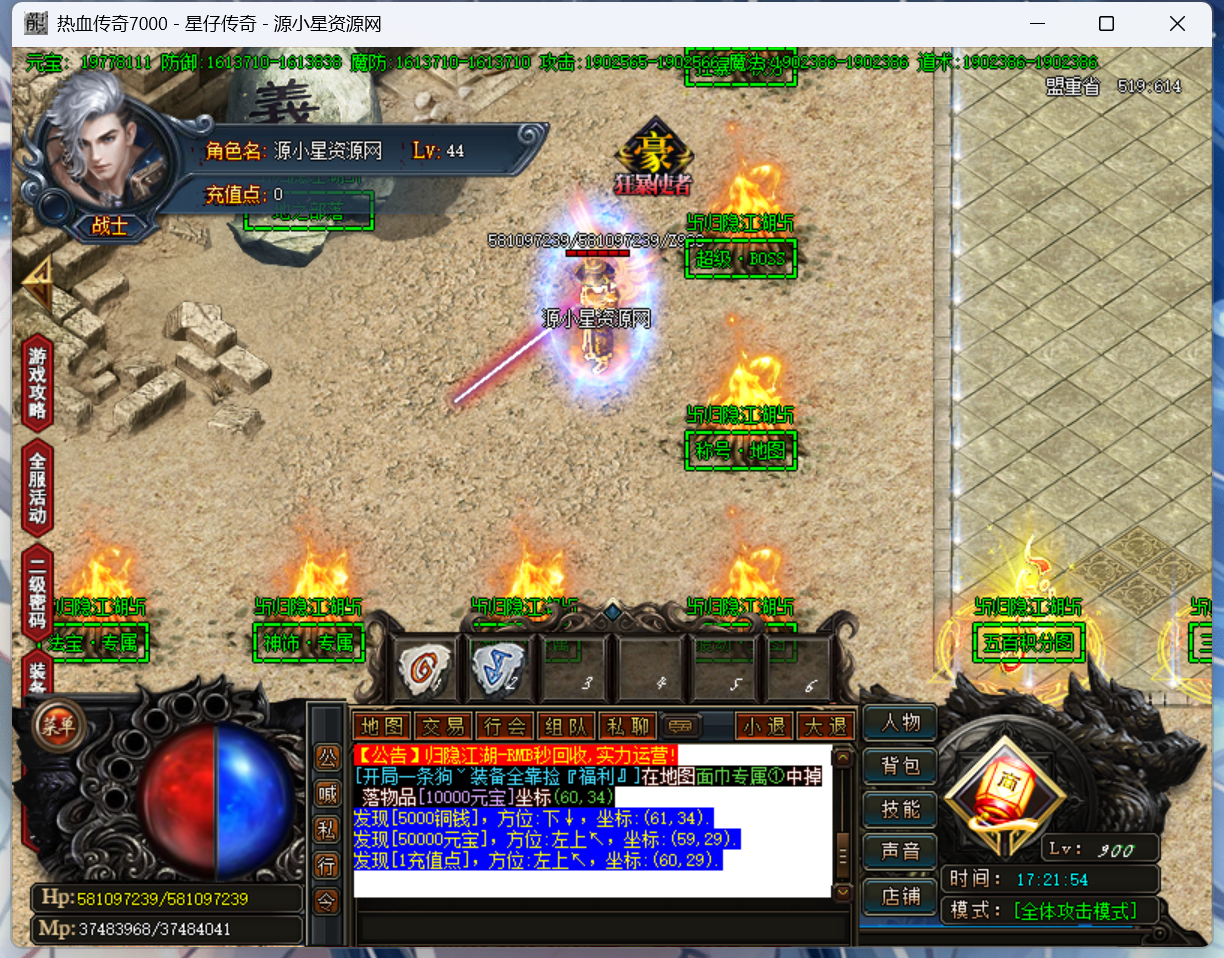Click 大退 to exit the game
The image size is (1224, 958).
pos(826,726)
